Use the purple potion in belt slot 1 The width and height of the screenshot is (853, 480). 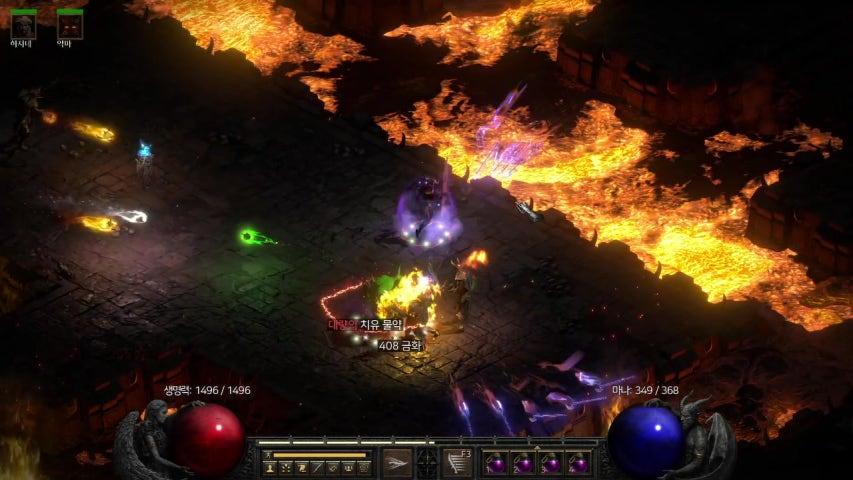(x=495, y=464)
